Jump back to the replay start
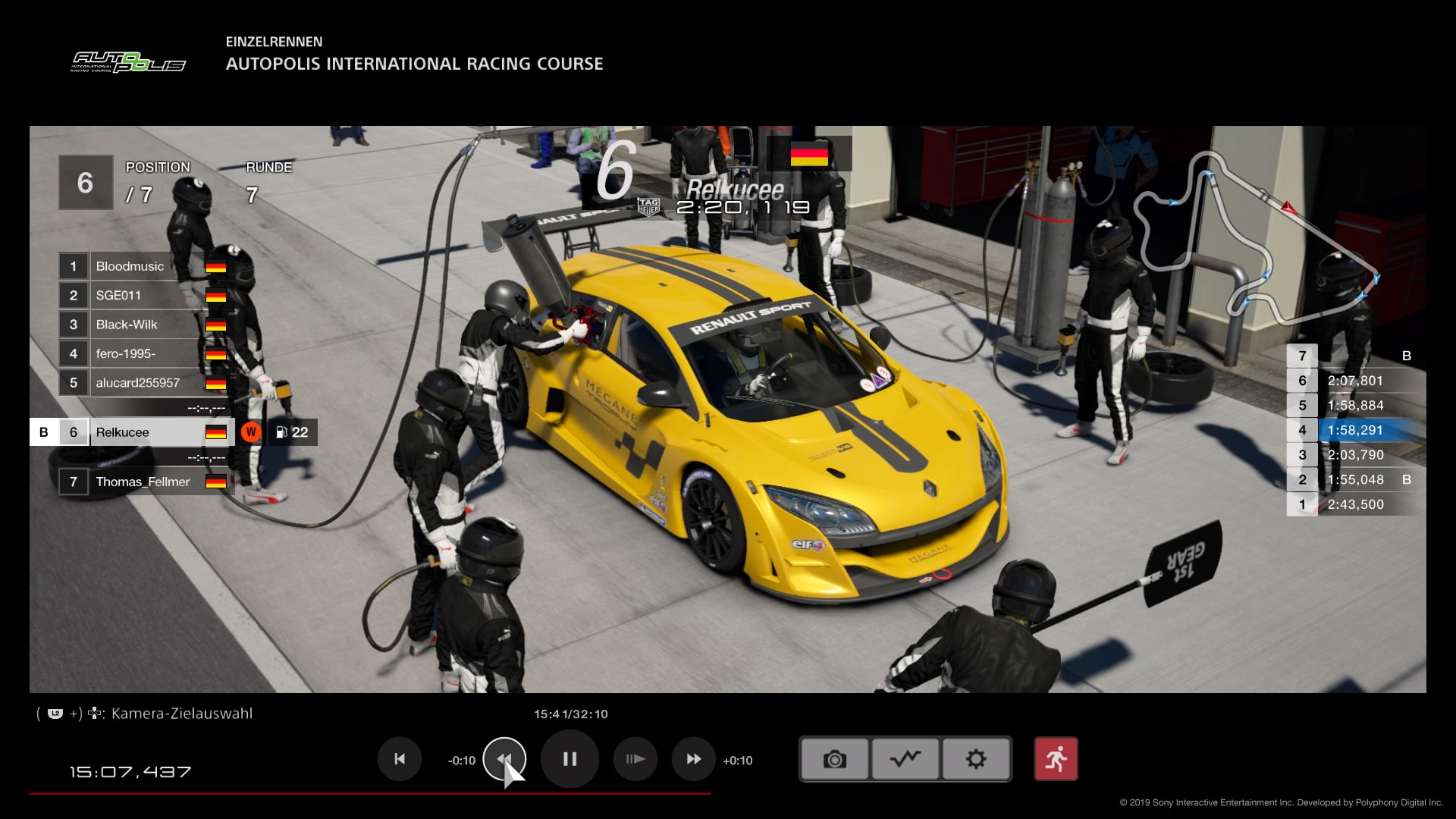1456x819 pixels. [400, 759]
